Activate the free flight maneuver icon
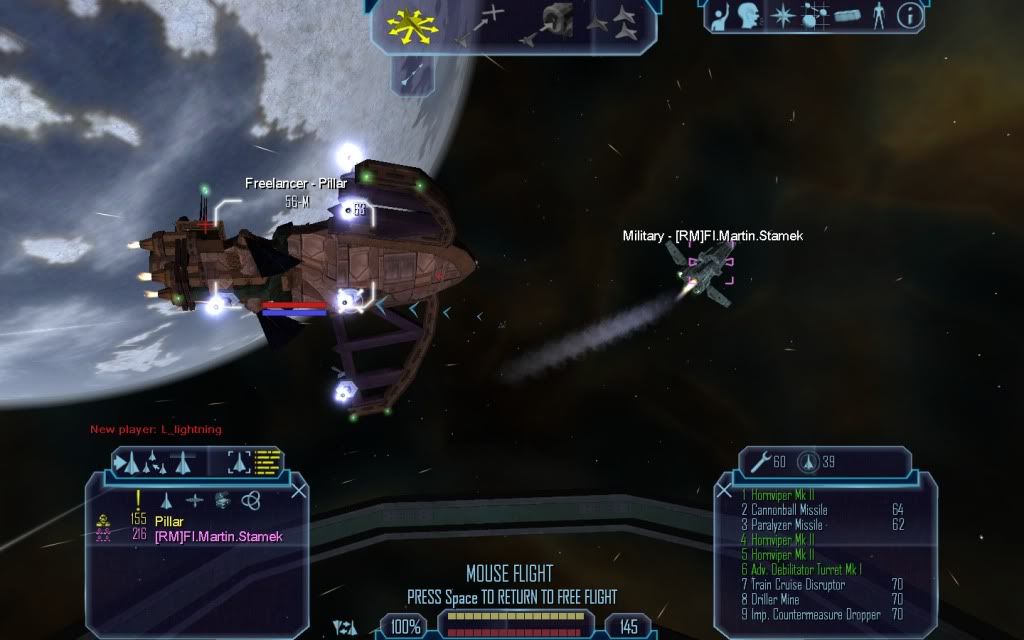 407,26
